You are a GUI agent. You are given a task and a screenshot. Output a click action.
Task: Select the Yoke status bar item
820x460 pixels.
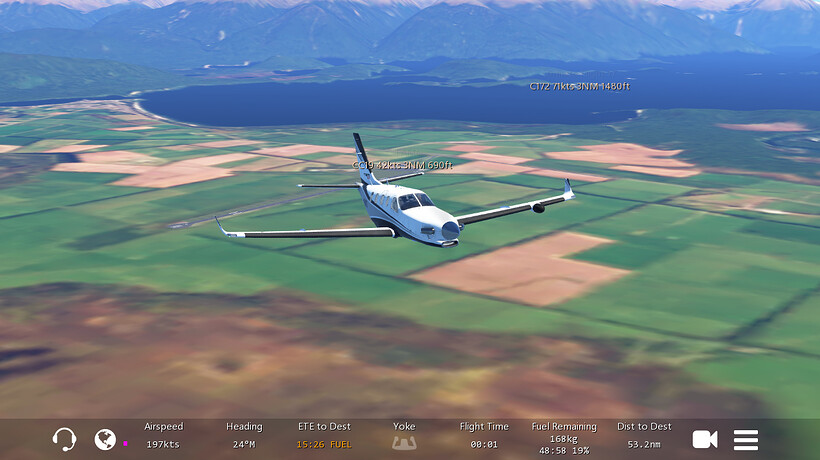coord(404,435)
